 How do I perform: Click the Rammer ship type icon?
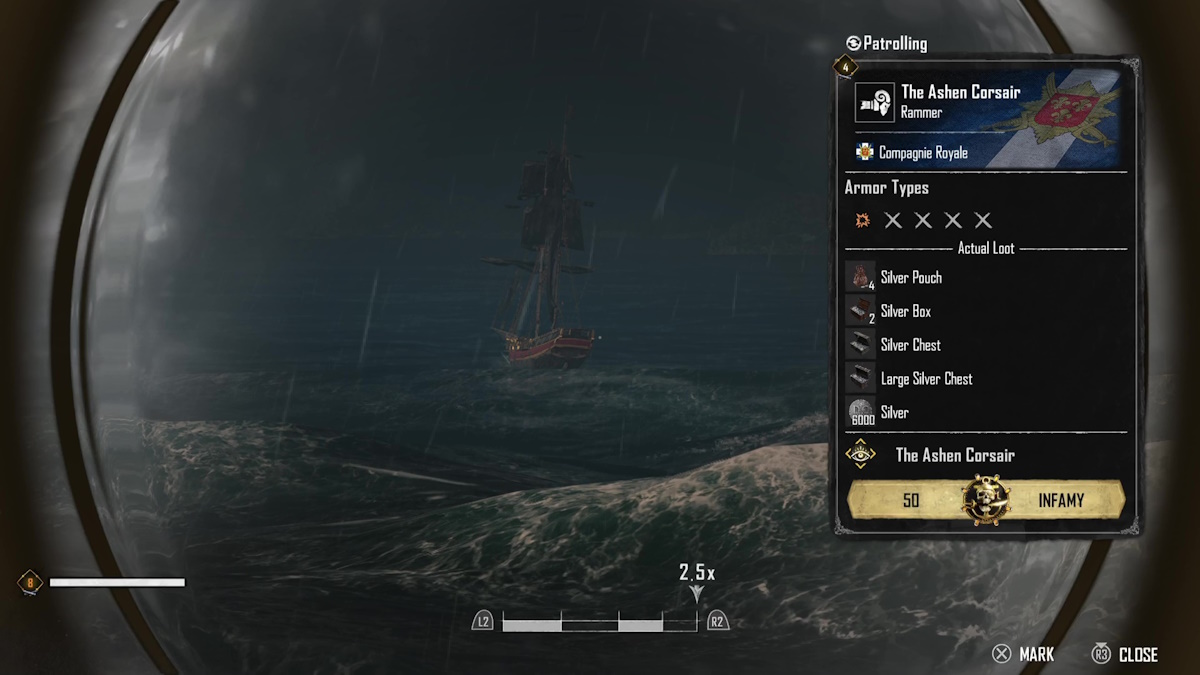click(x=874, y=102)
